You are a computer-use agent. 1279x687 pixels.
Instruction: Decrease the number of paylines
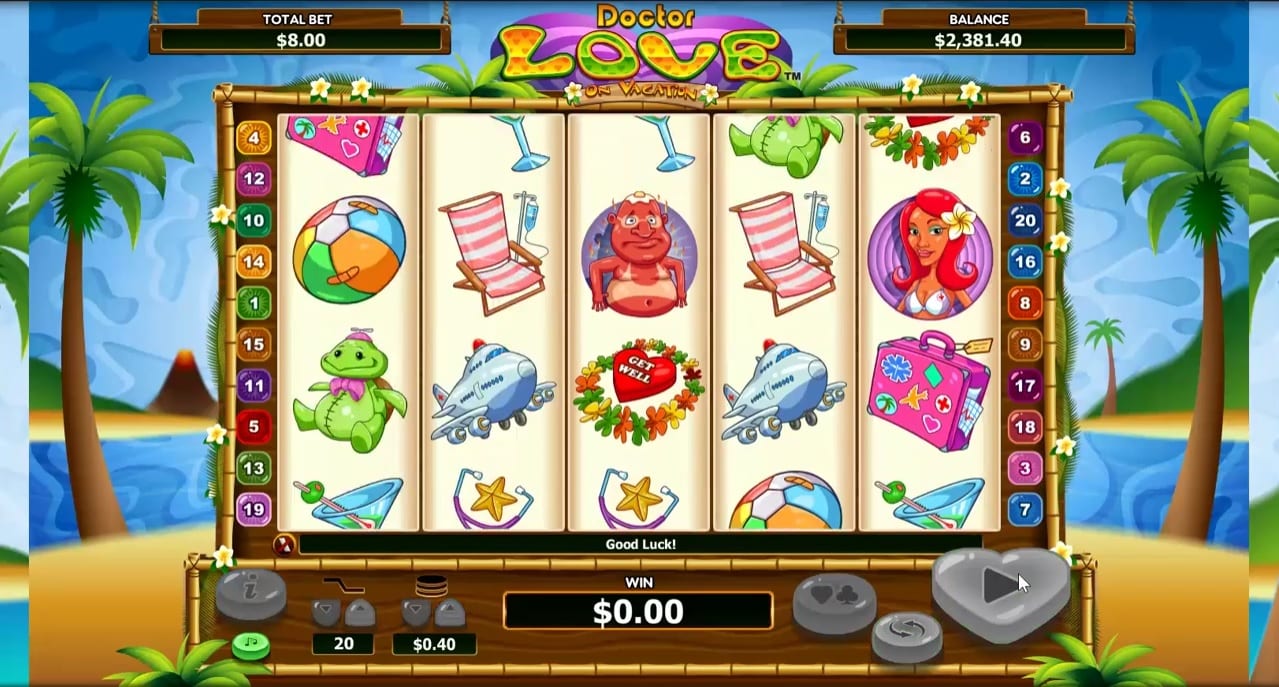point(326,612)
